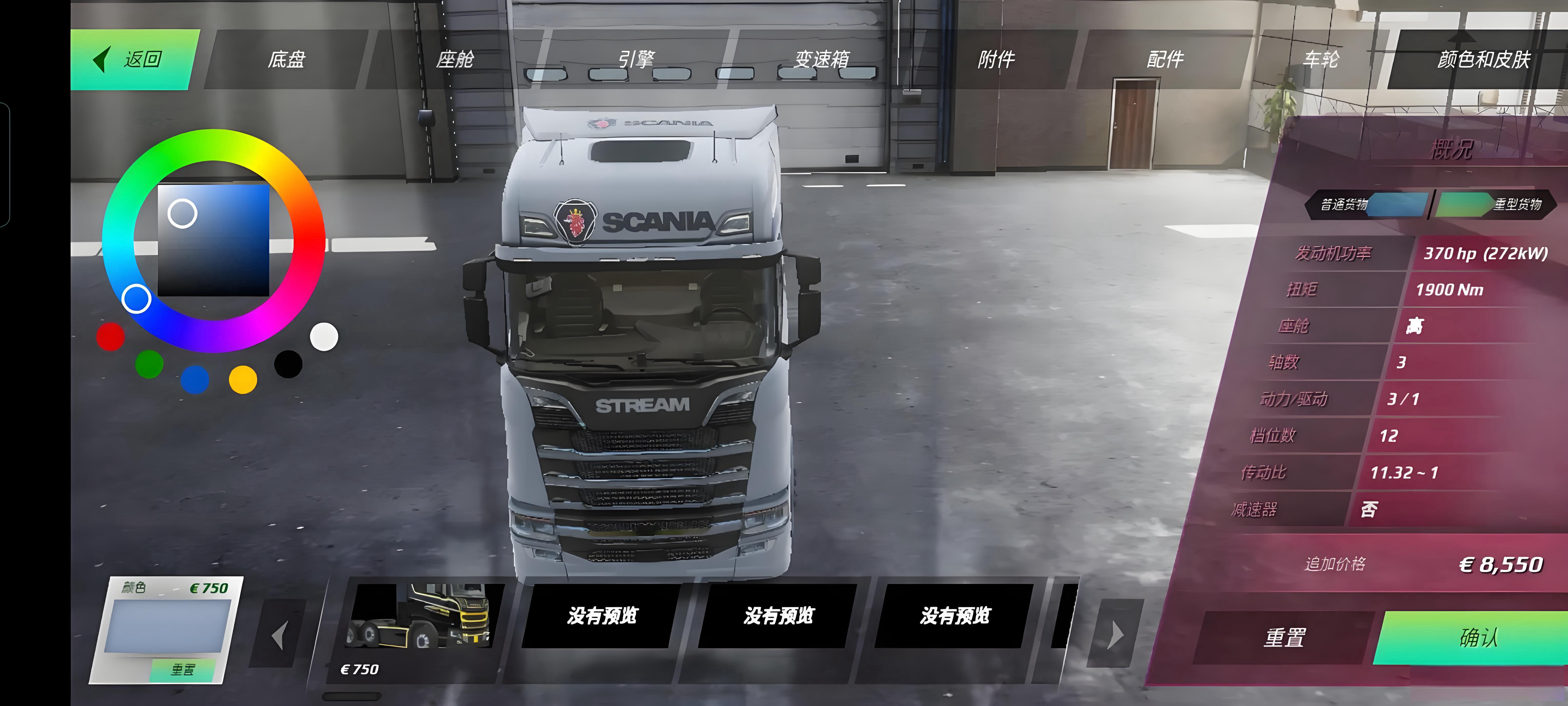Pick the red preset color swatch
The width and height of the screenshot is (1568, 706).
pyautogui.click(x=110, y=337)
